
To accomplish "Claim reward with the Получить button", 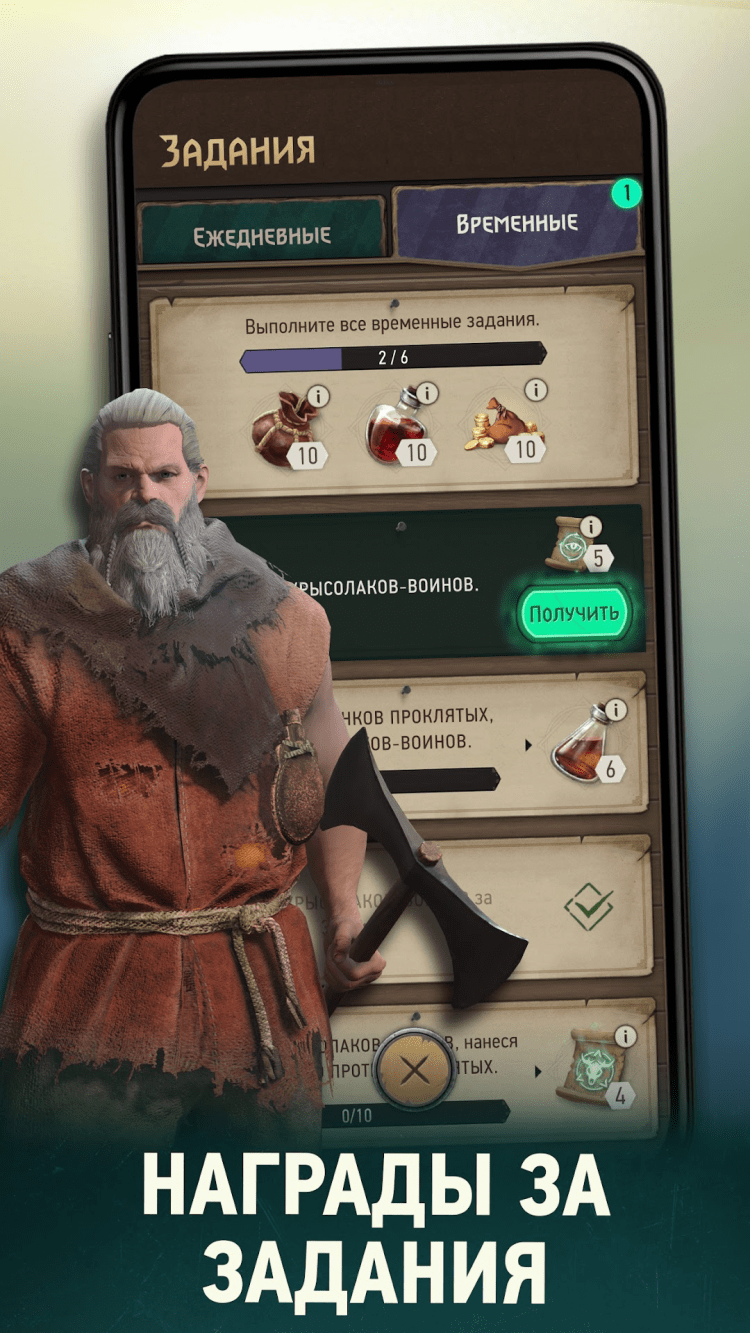I will tap(573, 612).
